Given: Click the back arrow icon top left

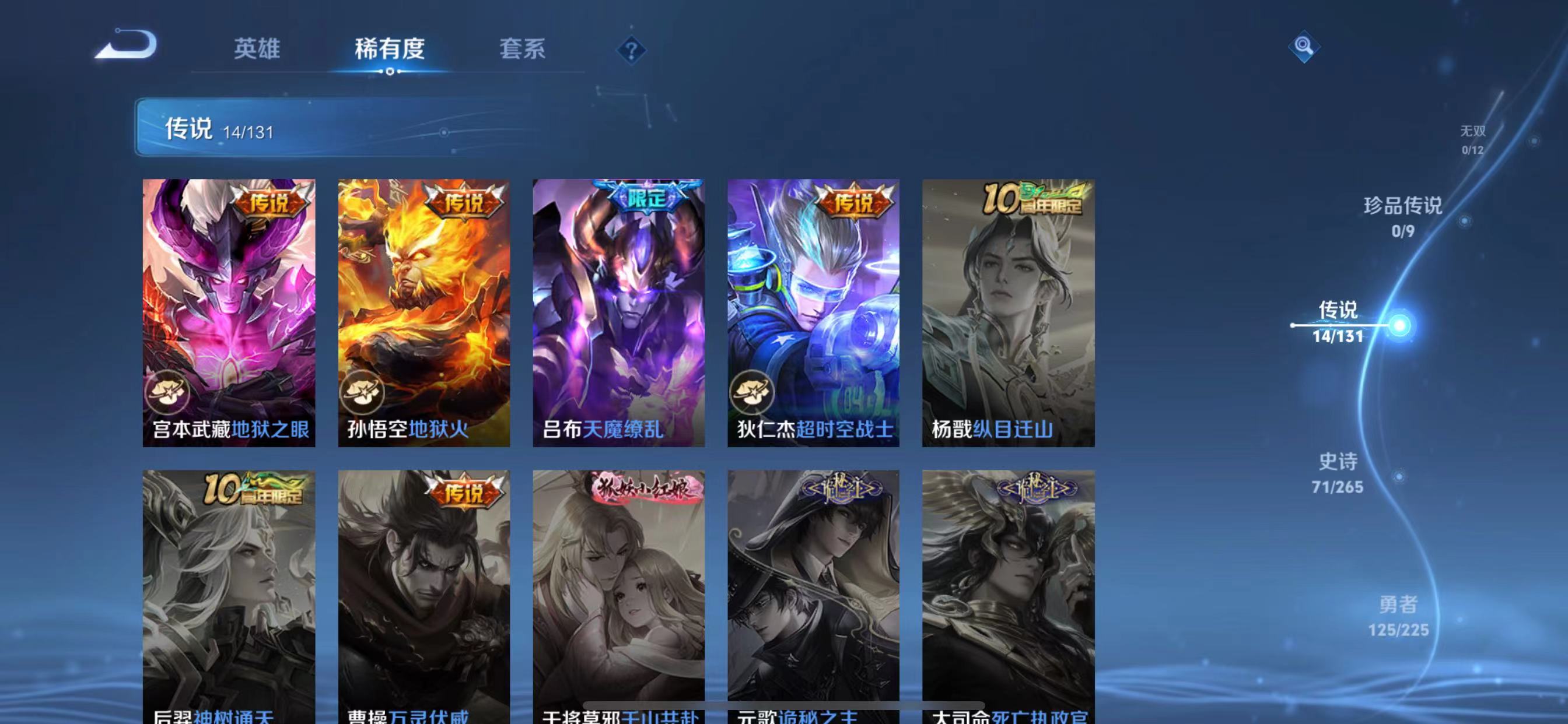Looking at the screenshot, I should pyautogui.click(x=125, y=44).
